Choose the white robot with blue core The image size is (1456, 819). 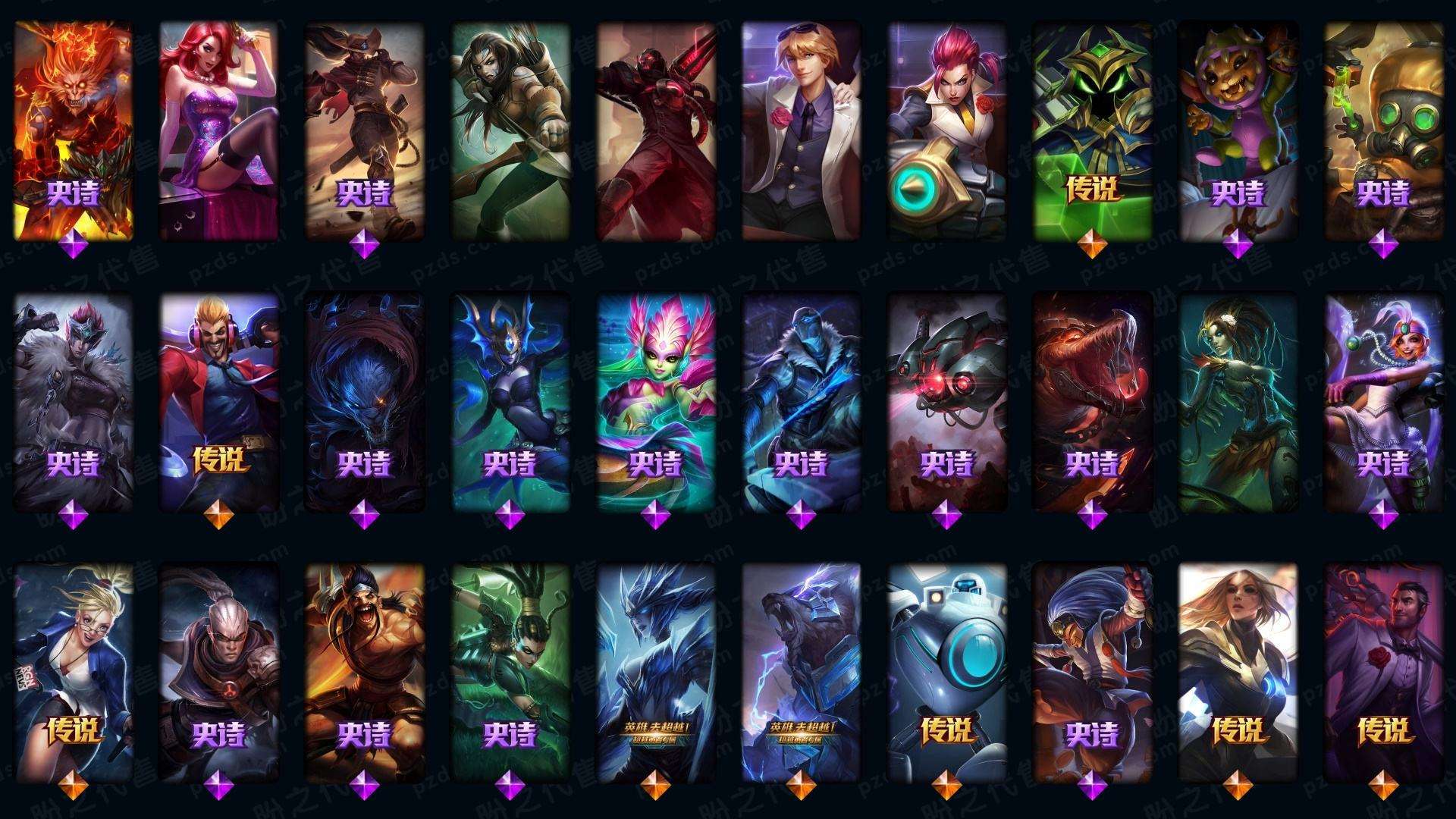[x=946, y=672]
